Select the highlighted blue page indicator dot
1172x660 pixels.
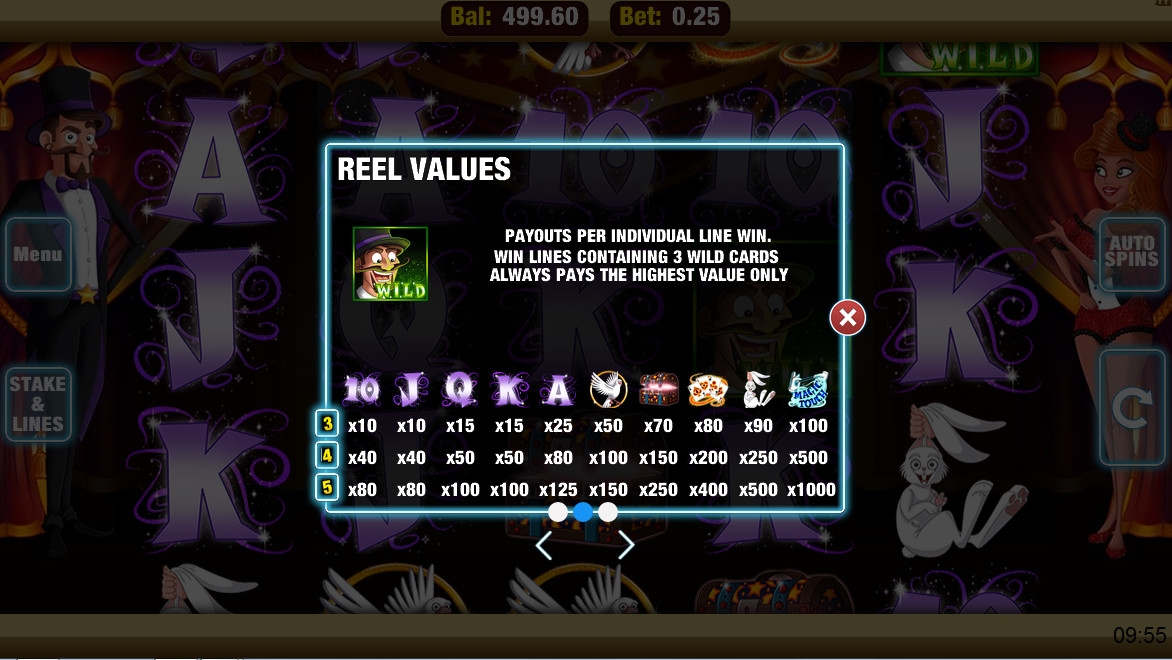[x=583, y=512]
